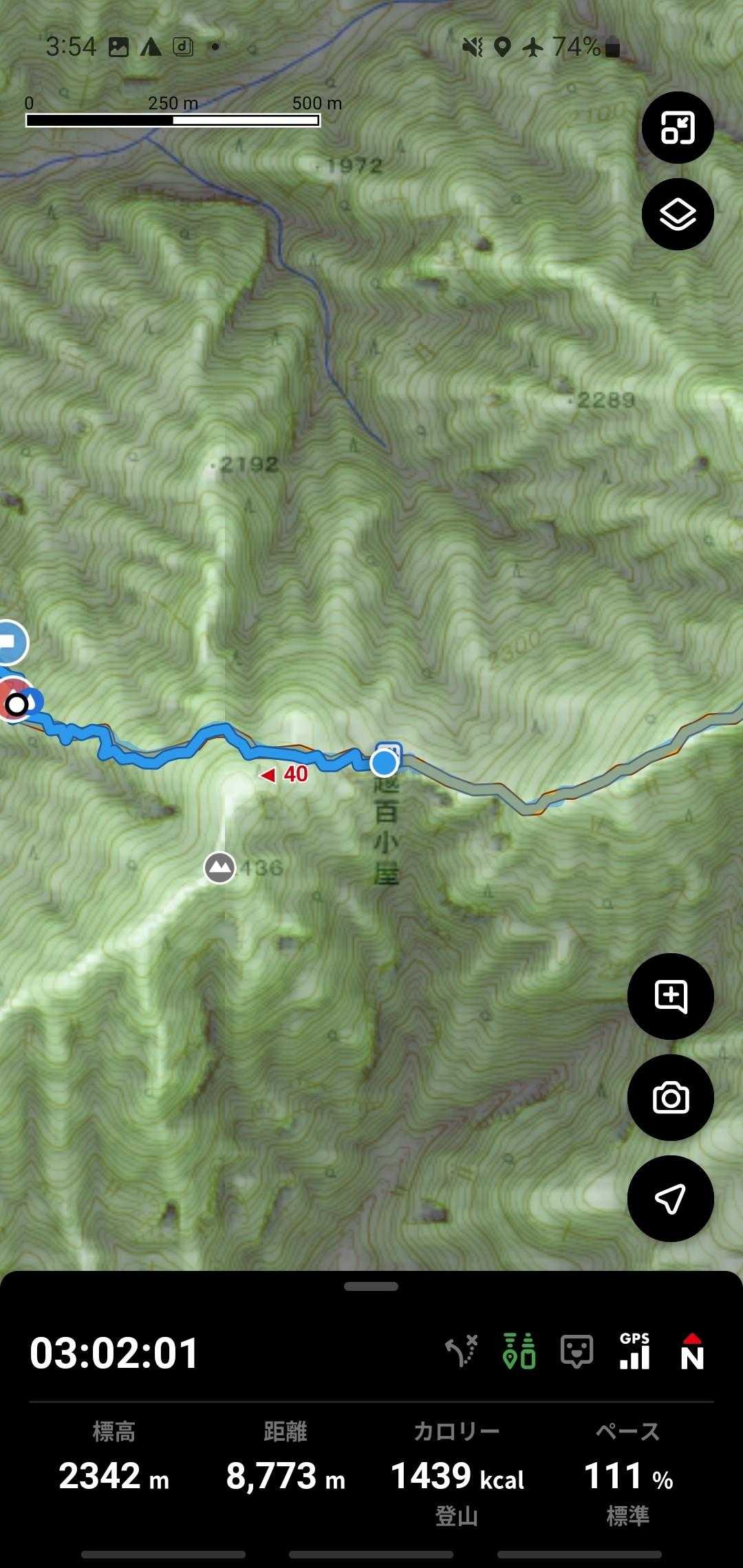Select the red 40 course marker
743x1568 pixels.
coord(285,775)
